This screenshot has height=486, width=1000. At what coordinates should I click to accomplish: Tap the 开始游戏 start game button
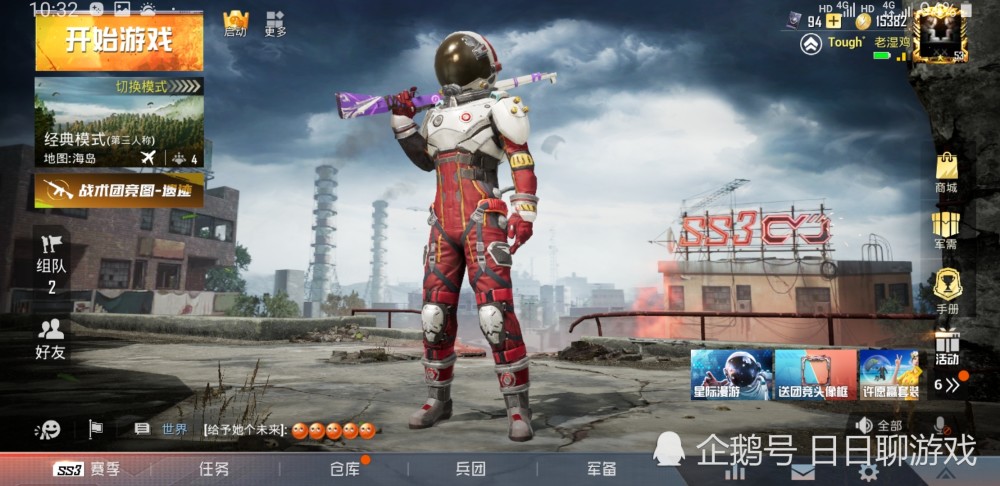[x=119, y=41]
